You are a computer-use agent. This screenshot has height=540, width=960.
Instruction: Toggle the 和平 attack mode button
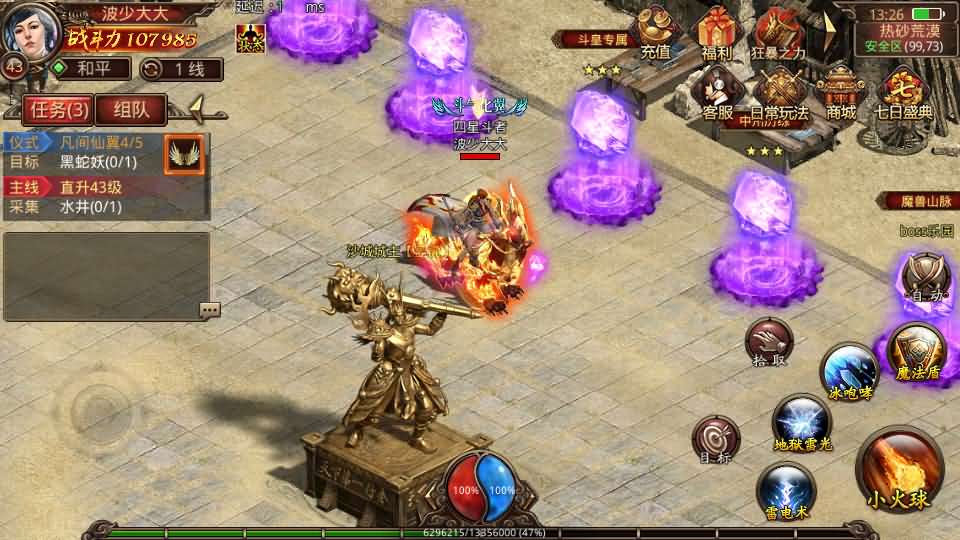tap(90, 69)
